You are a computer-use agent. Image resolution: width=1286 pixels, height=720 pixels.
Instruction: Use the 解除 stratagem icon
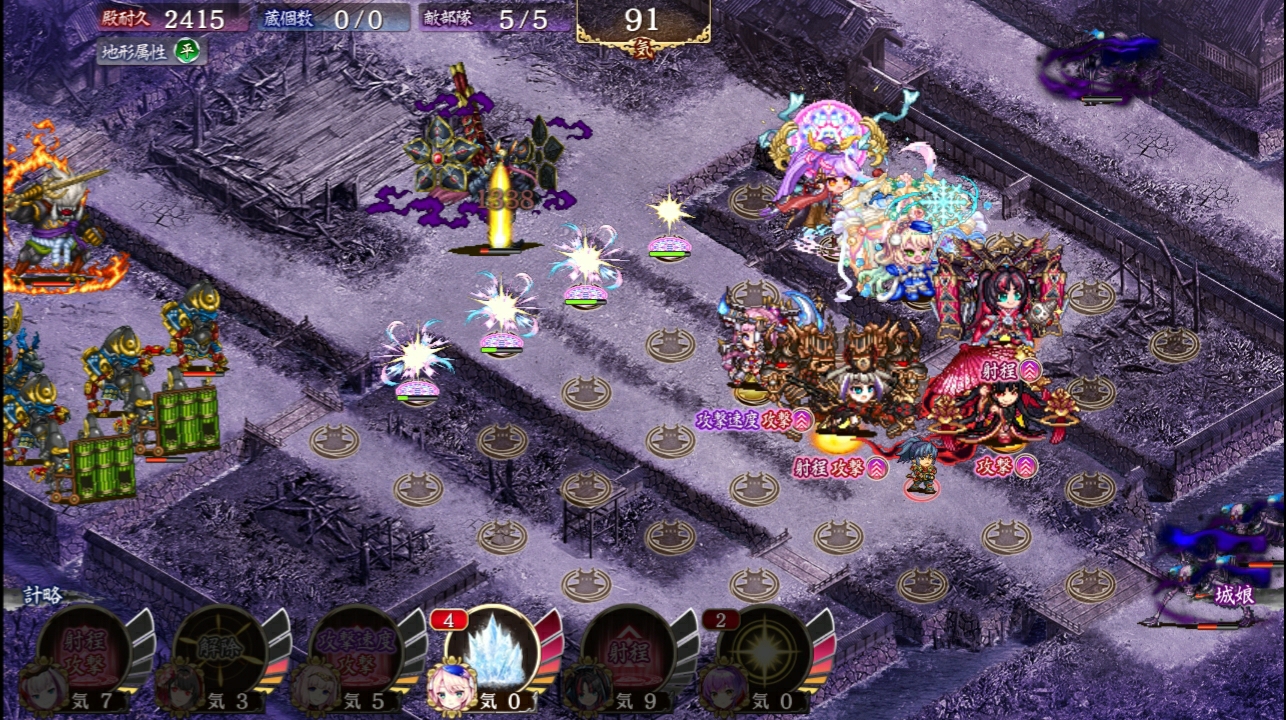pos(219,650)
